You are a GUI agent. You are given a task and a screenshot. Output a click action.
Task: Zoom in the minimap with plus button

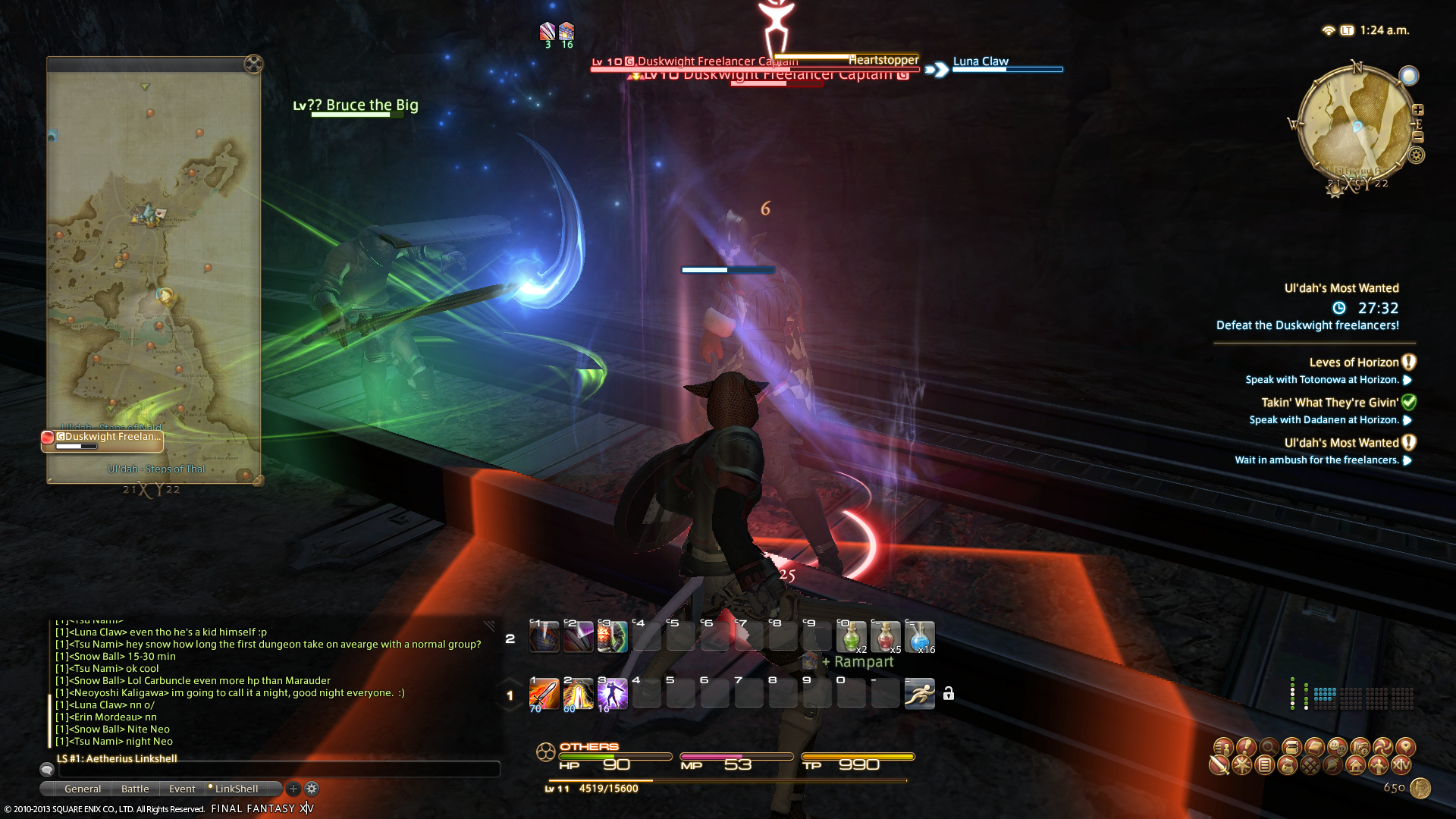click(1418, 109)
